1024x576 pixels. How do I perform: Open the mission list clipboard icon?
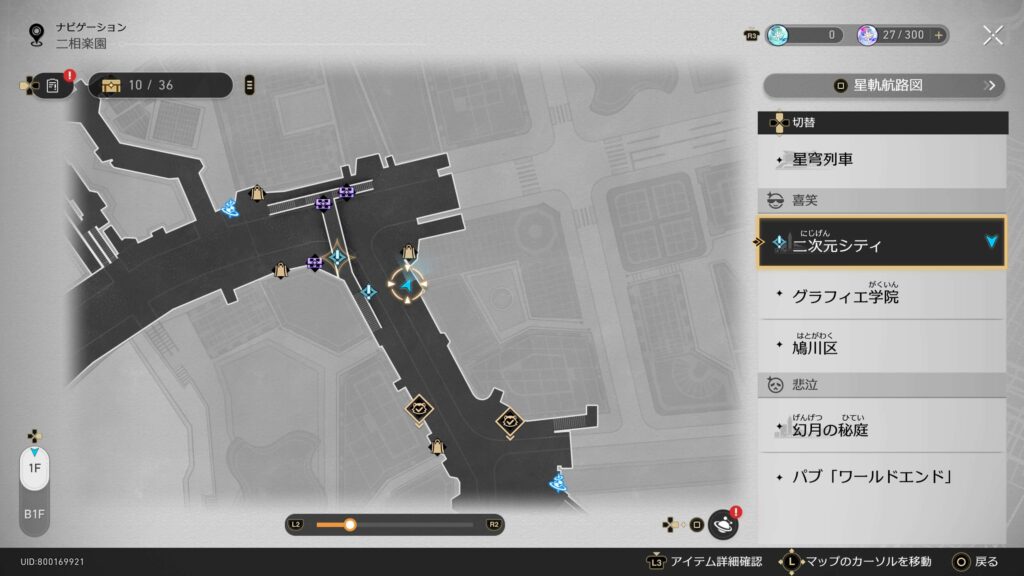tap(53, 86)
